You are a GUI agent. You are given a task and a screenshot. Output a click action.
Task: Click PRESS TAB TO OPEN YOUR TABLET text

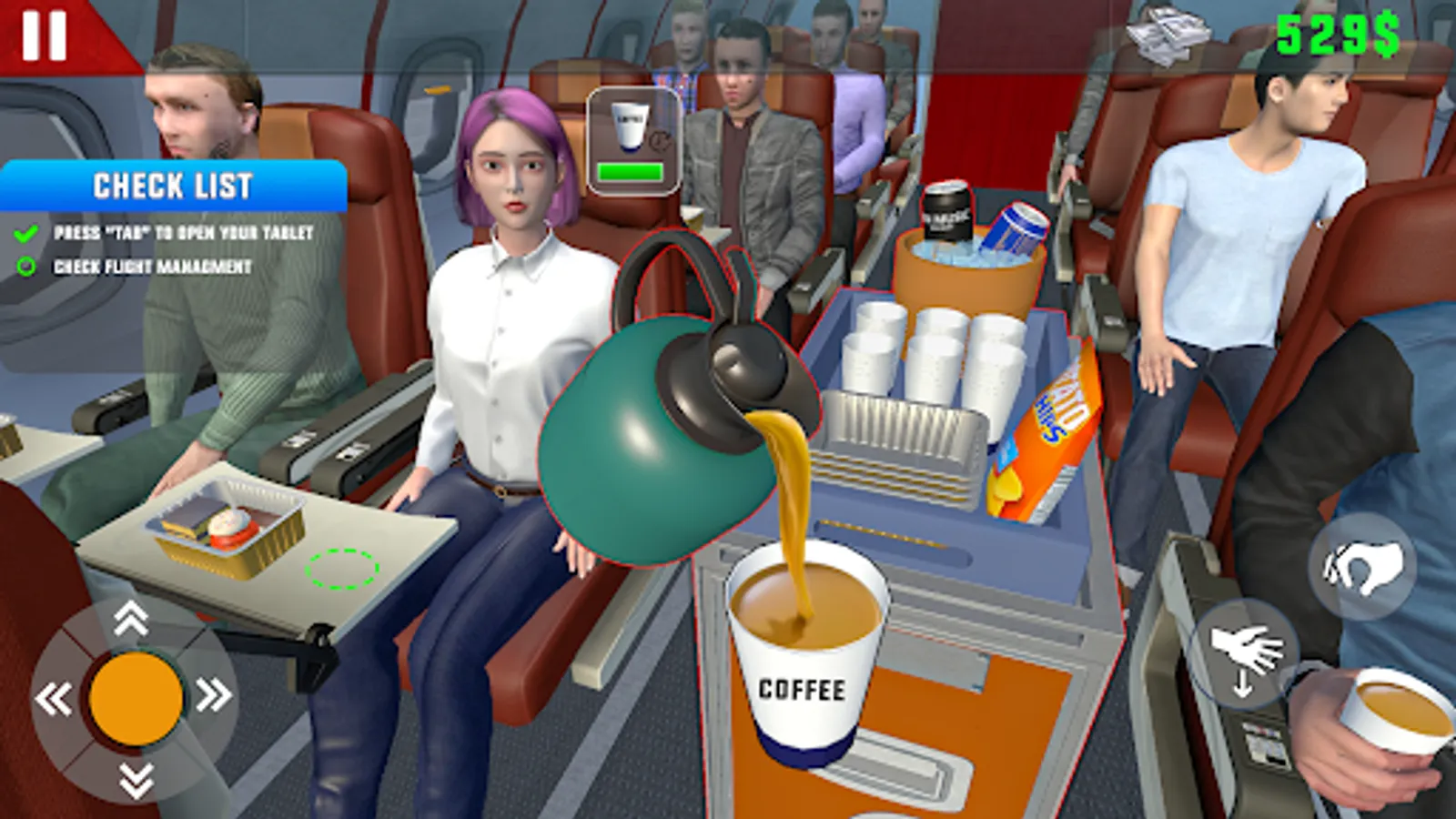tap(182, 234)
